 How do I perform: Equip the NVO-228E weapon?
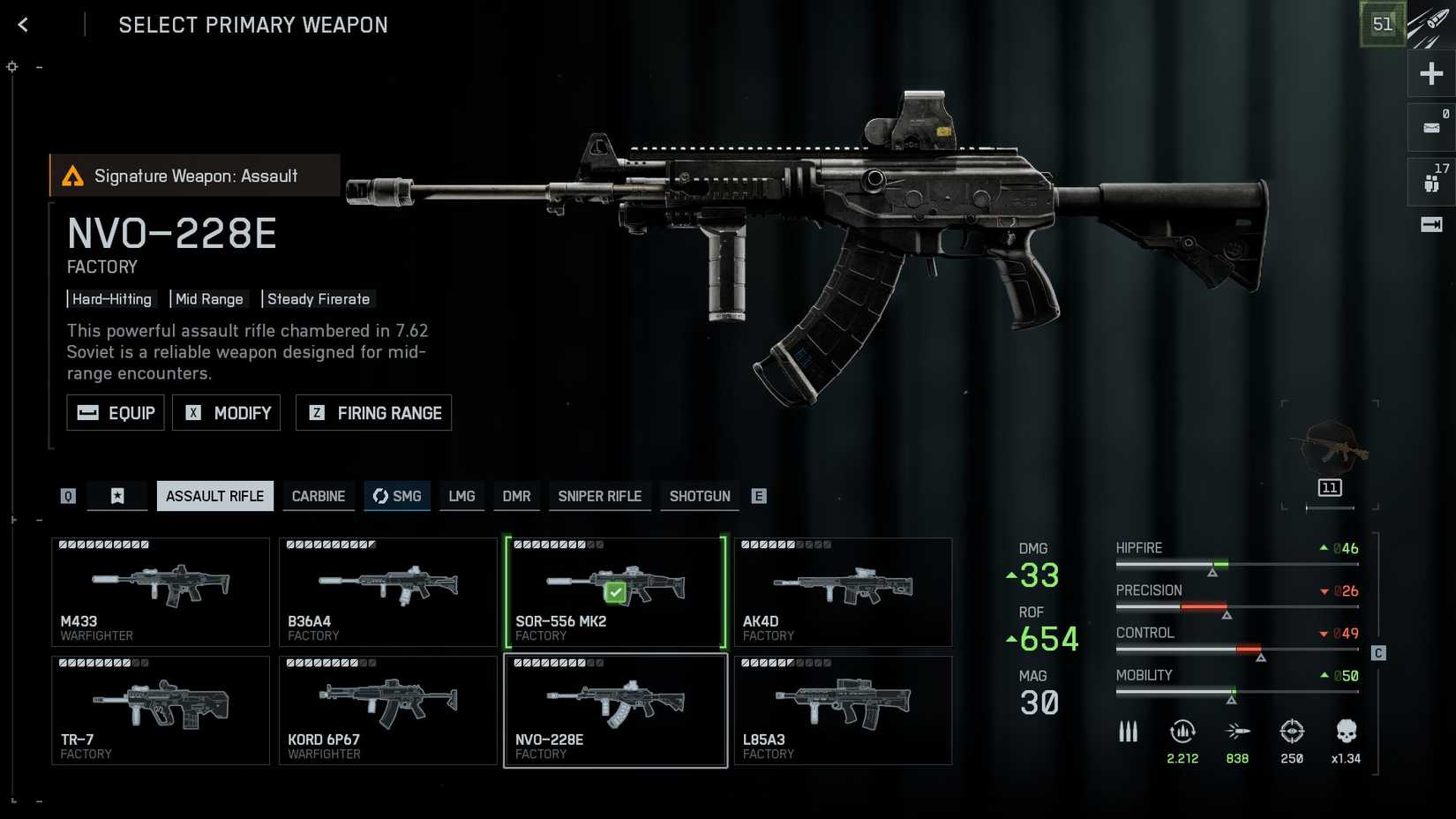click(x=116, y=413)
